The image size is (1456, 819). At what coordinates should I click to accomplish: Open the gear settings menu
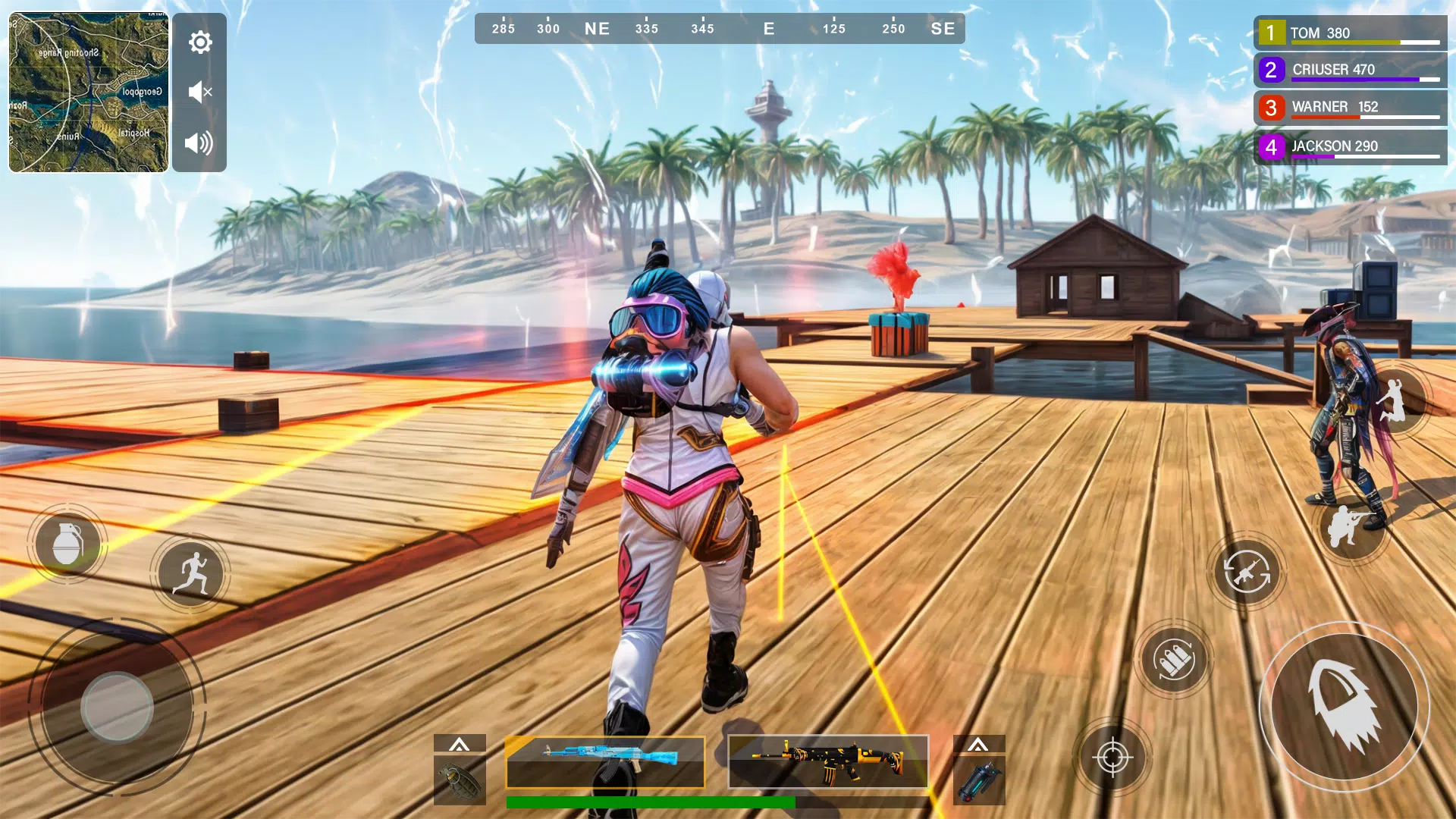[200, 42]
